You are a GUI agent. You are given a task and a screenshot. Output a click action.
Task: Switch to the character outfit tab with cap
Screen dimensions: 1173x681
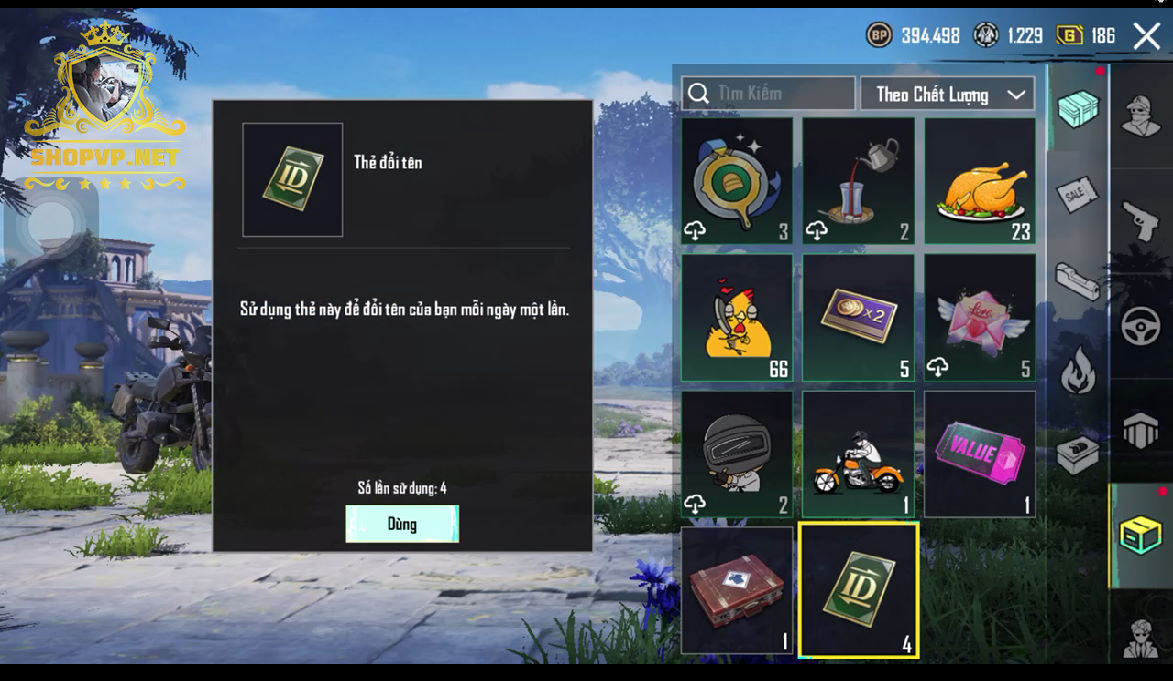pos(1141,114)
